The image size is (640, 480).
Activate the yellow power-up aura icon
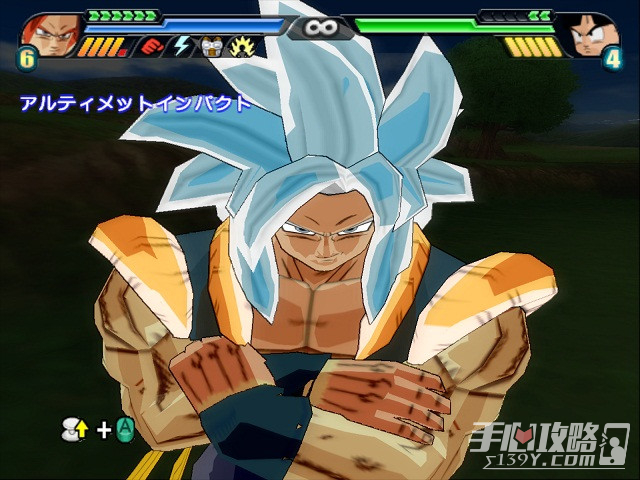click(x=240, y=46)
